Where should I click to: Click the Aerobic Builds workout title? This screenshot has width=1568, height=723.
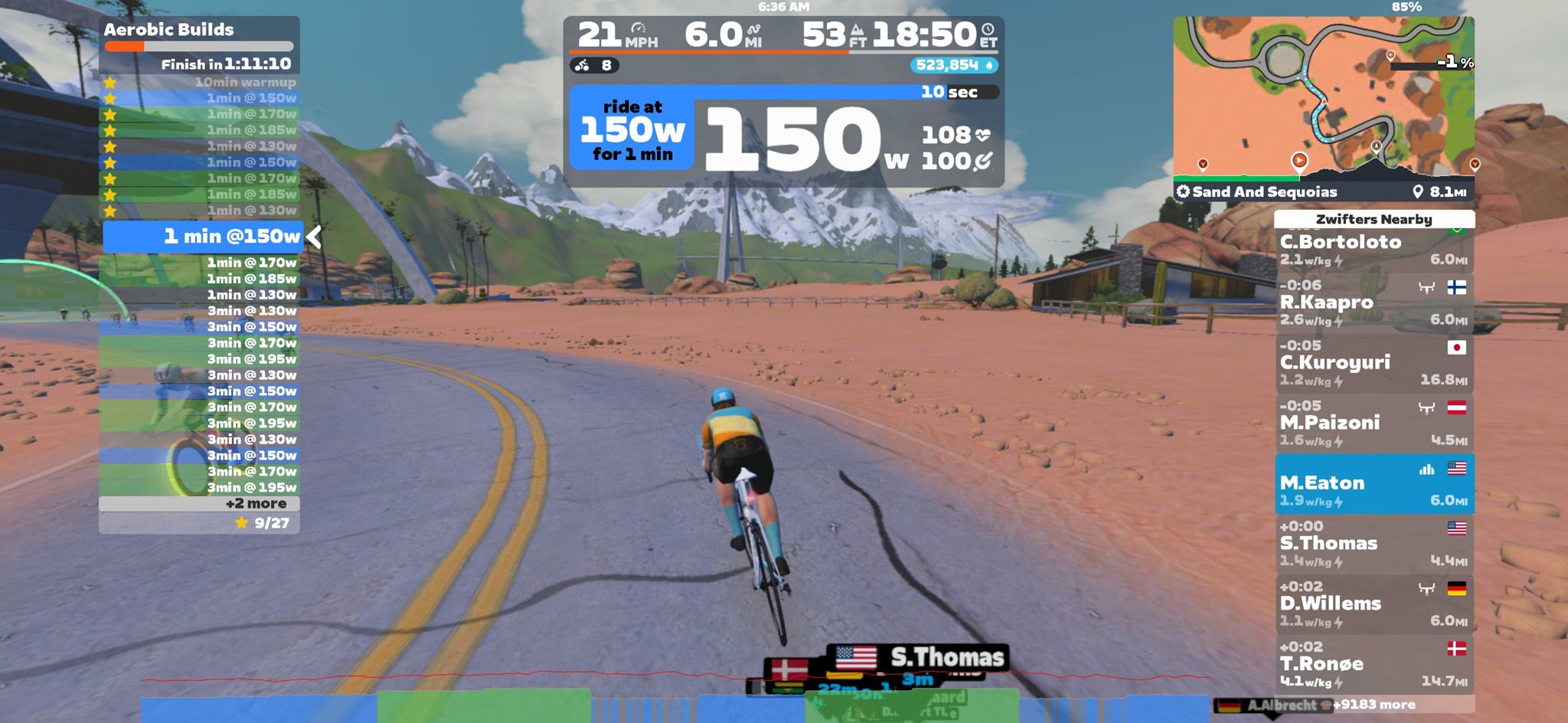(x=169, y=30)
